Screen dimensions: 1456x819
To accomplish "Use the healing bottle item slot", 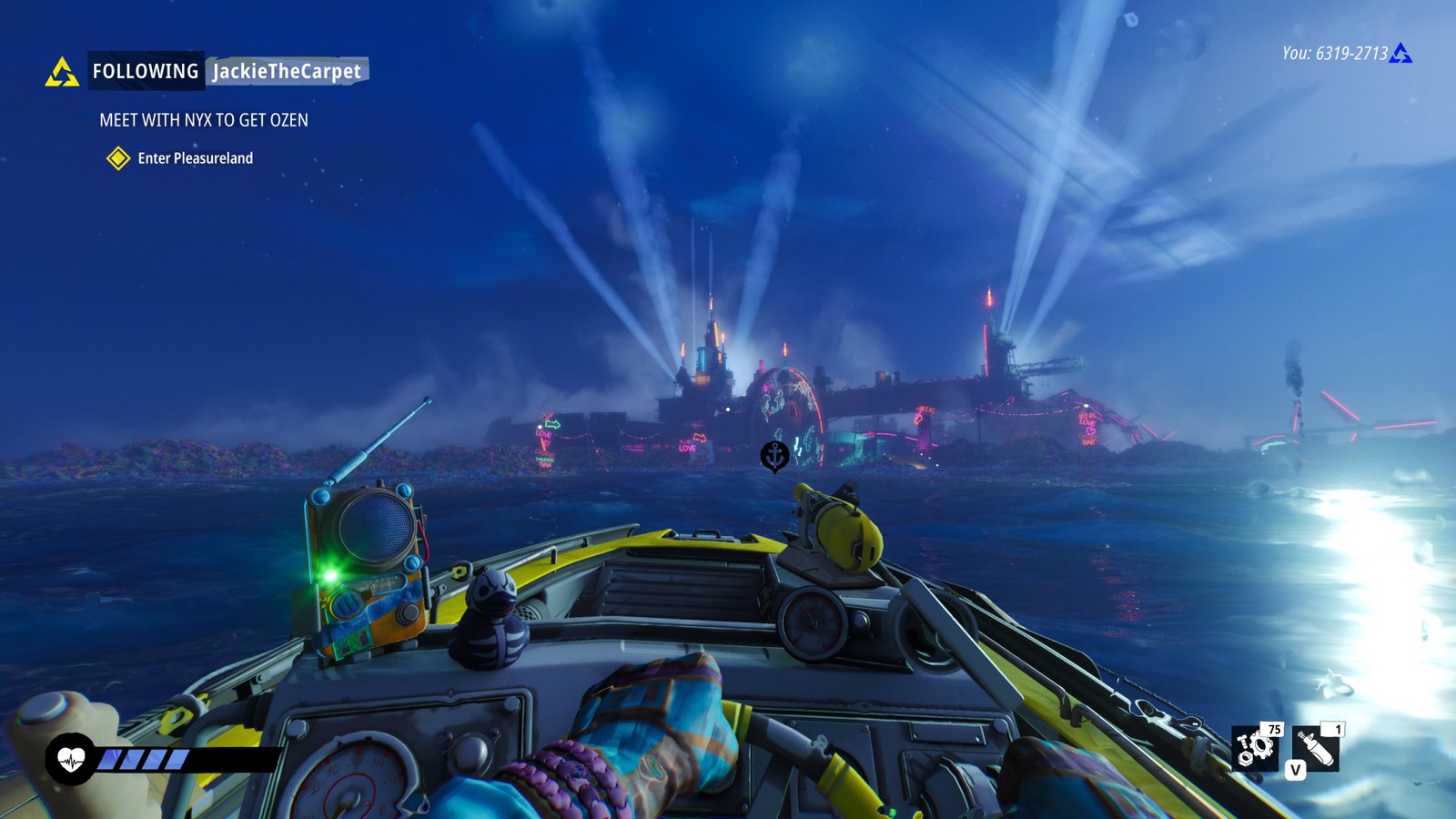I will (x=1316, y=748).
